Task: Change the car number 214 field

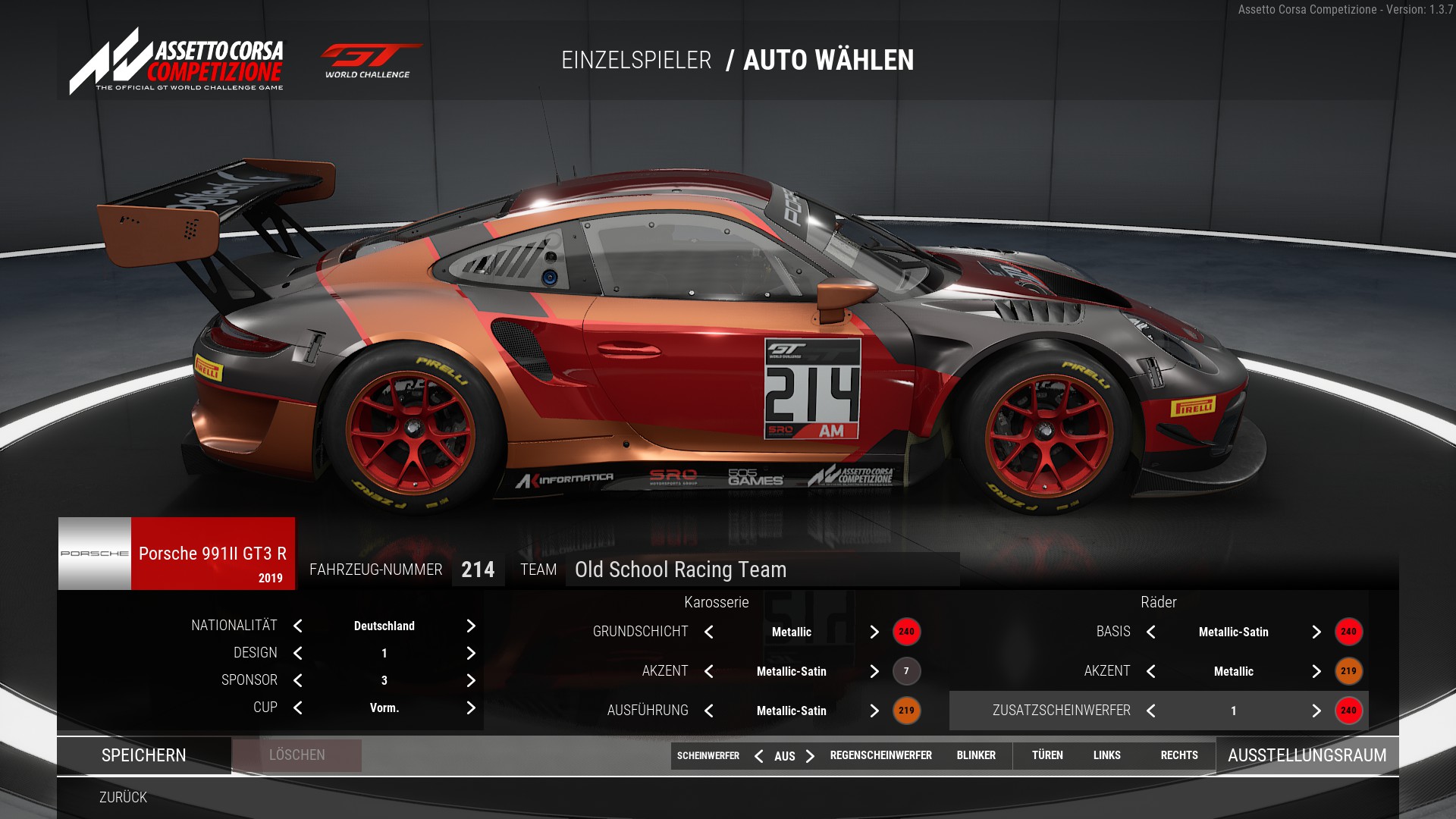Action: (478, 570)
